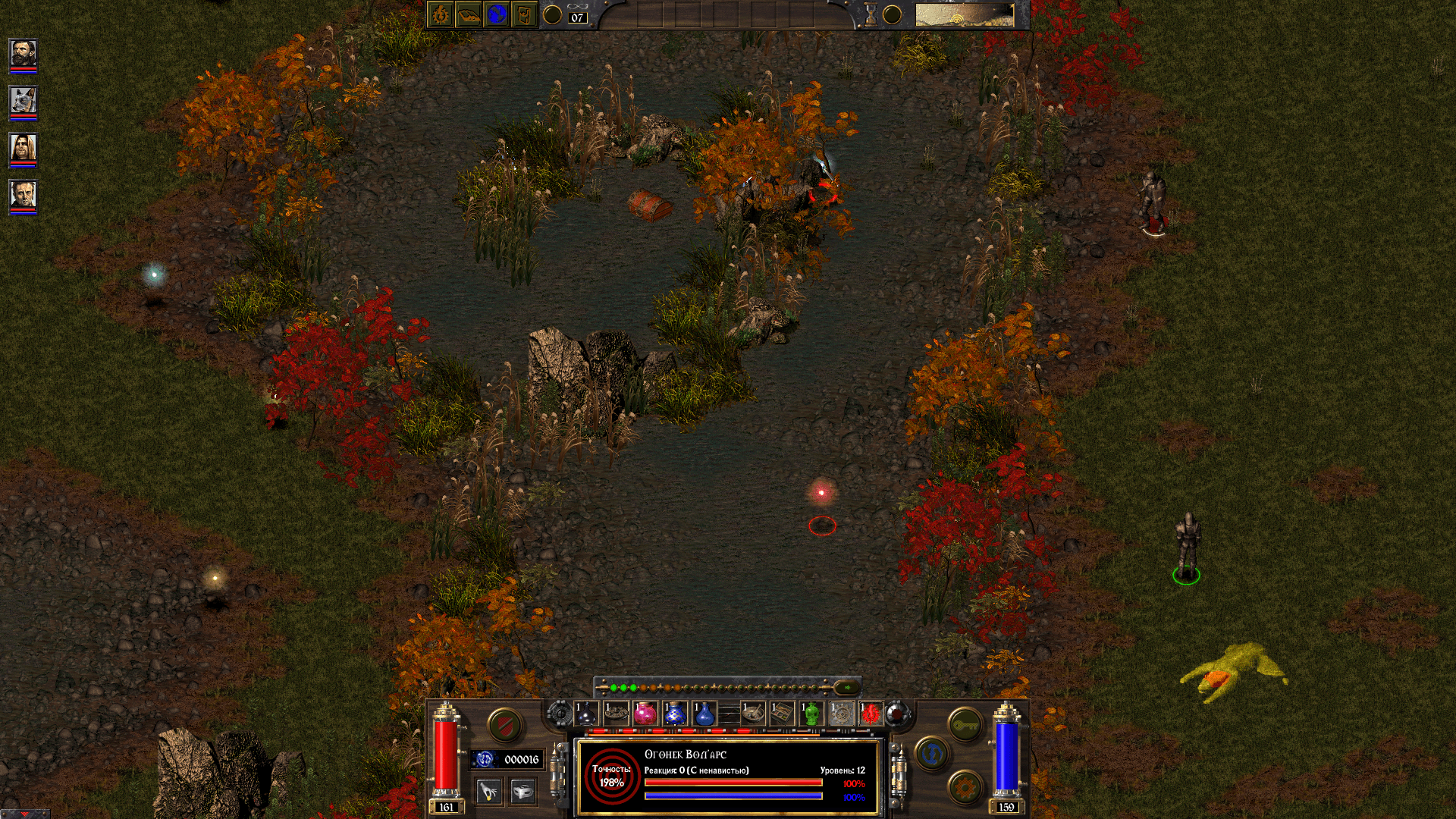Select the pink potion in the quick slot bar
1456x819 pixels.
click(645, 714)
